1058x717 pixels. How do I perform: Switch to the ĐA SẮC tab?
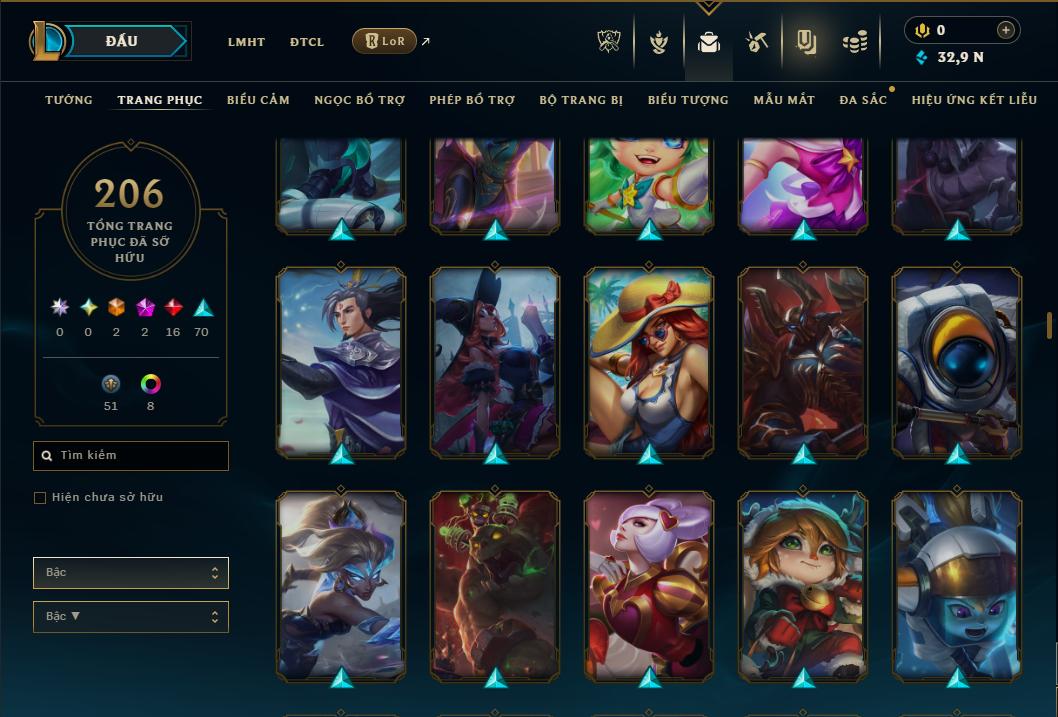point(863,100)
